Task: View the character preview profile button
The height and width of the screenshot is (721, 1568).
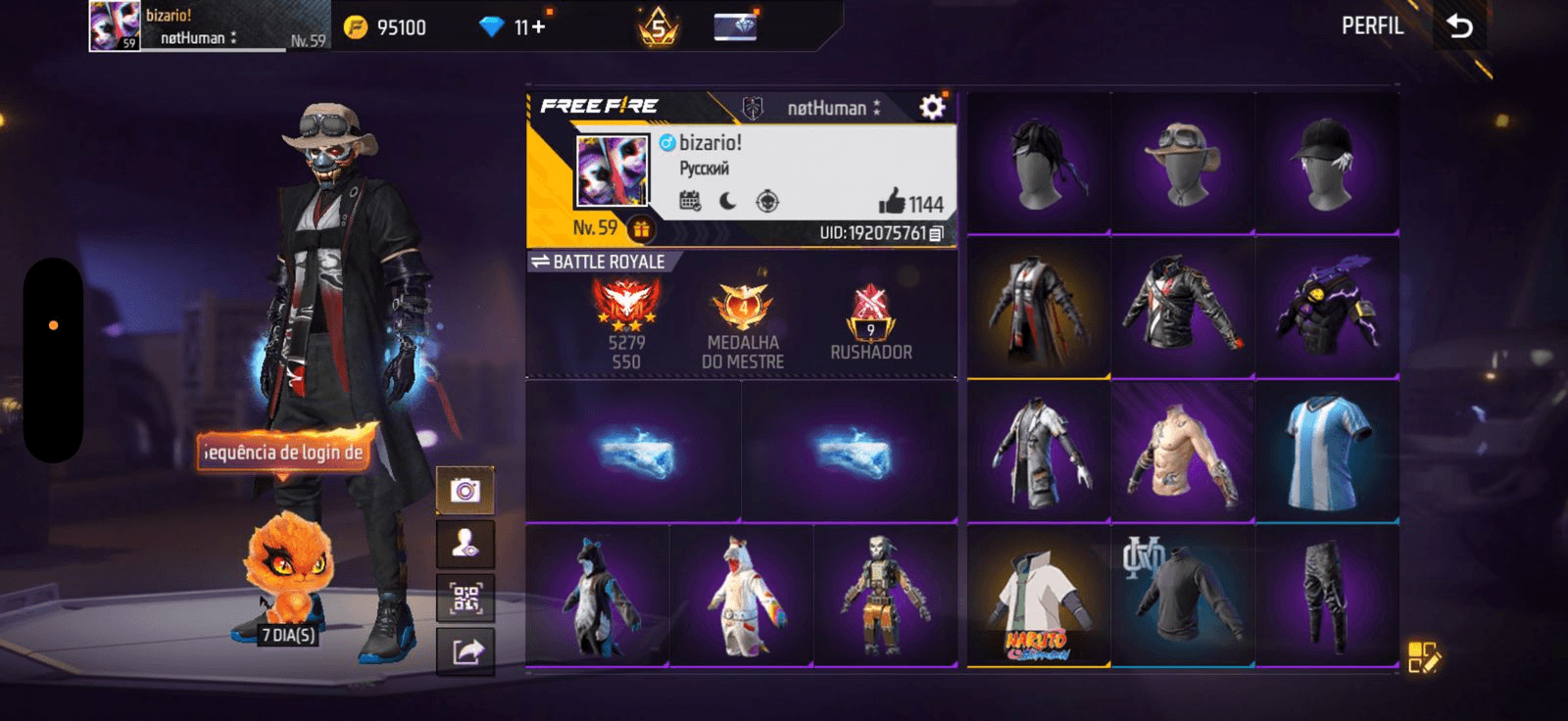Action: [x=465, y=544]
